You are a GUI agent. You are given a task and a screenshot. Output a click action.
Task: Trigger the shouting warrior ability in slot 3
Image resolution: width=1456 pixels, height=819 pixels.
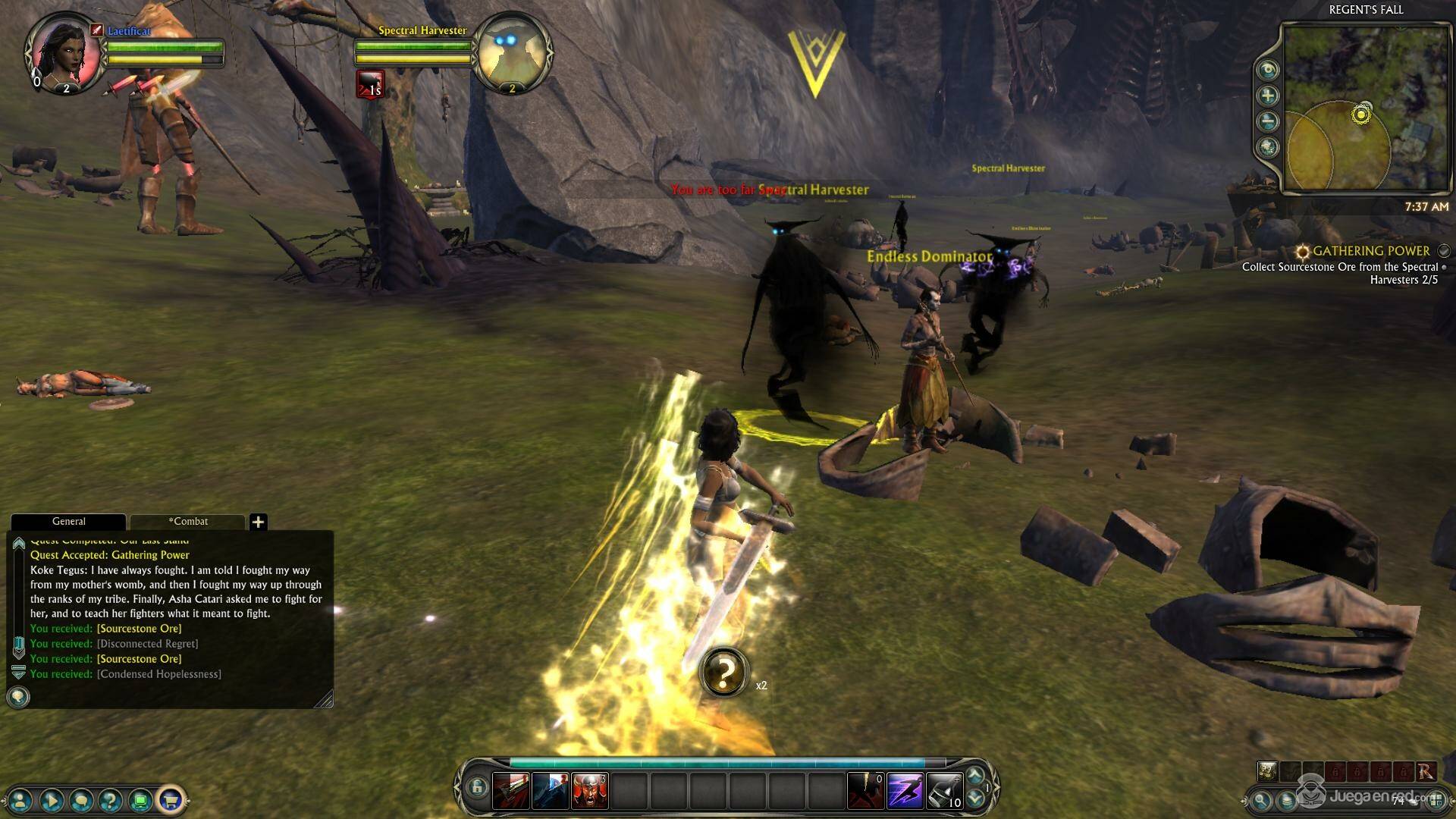point(589,790)
